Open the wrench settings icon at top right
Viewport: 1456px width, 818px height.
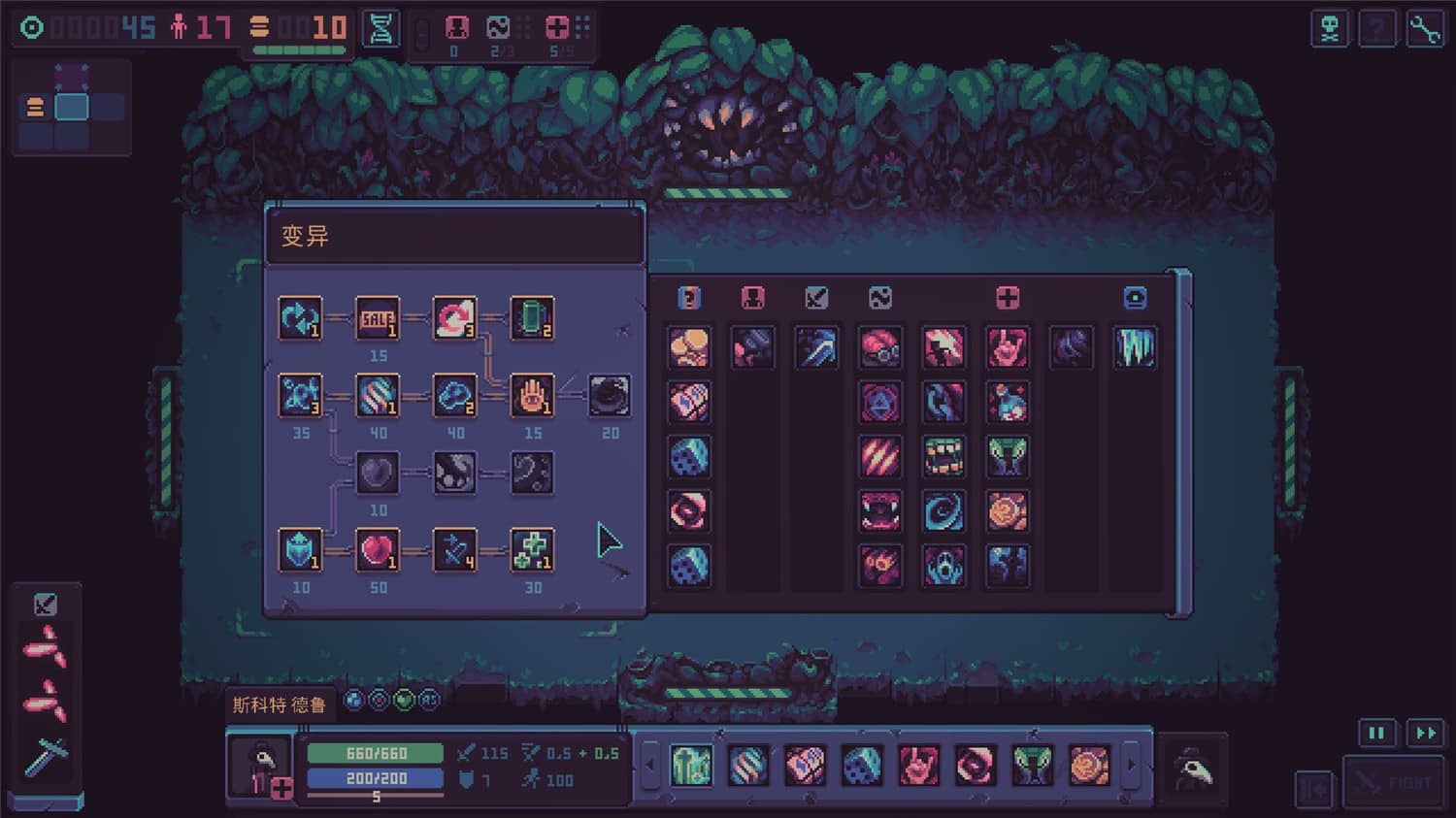click(x=1424, y=27)
